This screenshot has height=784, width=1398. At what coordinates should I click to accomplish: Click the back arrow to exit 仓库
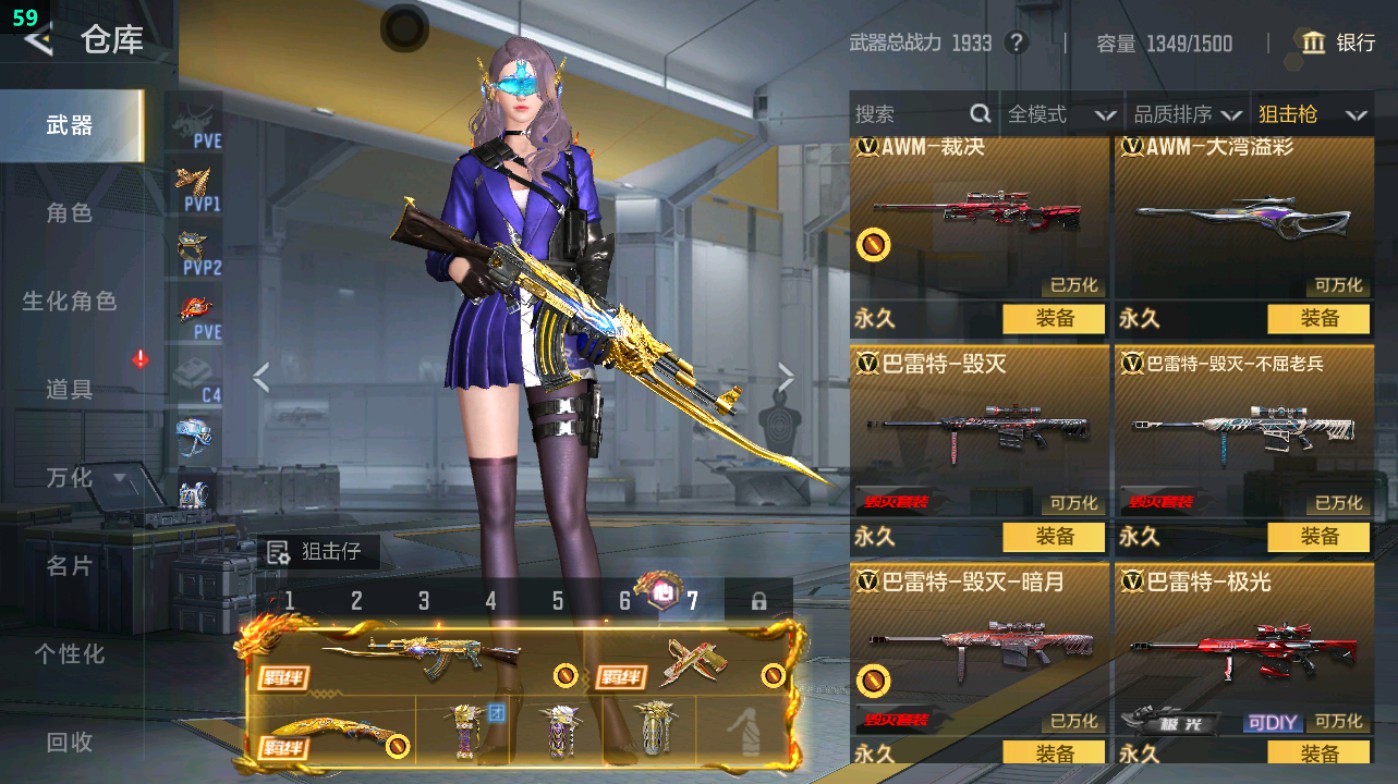pos(40,41)
